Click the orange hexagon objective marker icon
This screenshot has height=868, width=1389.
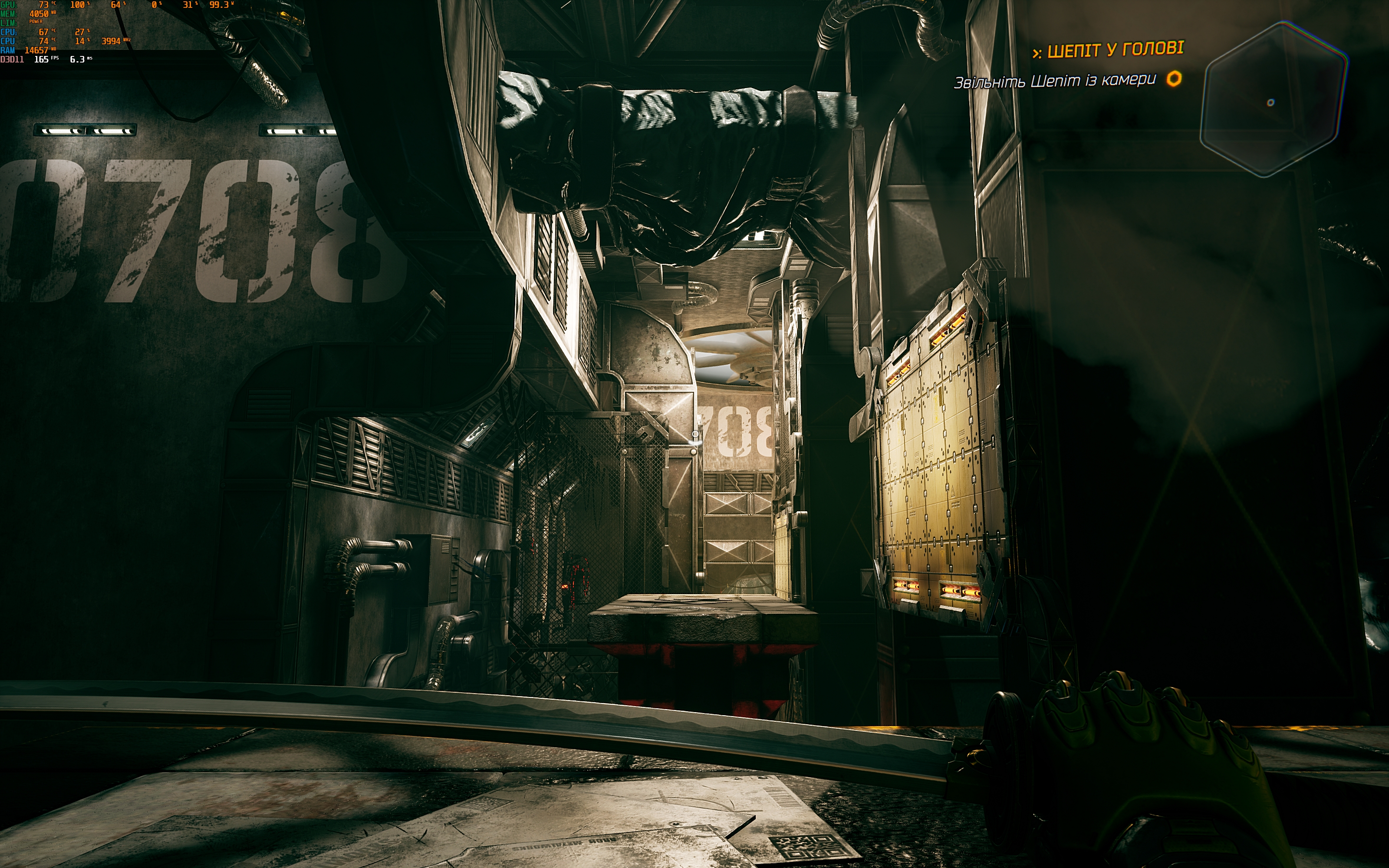click(x=1174, y=79)
